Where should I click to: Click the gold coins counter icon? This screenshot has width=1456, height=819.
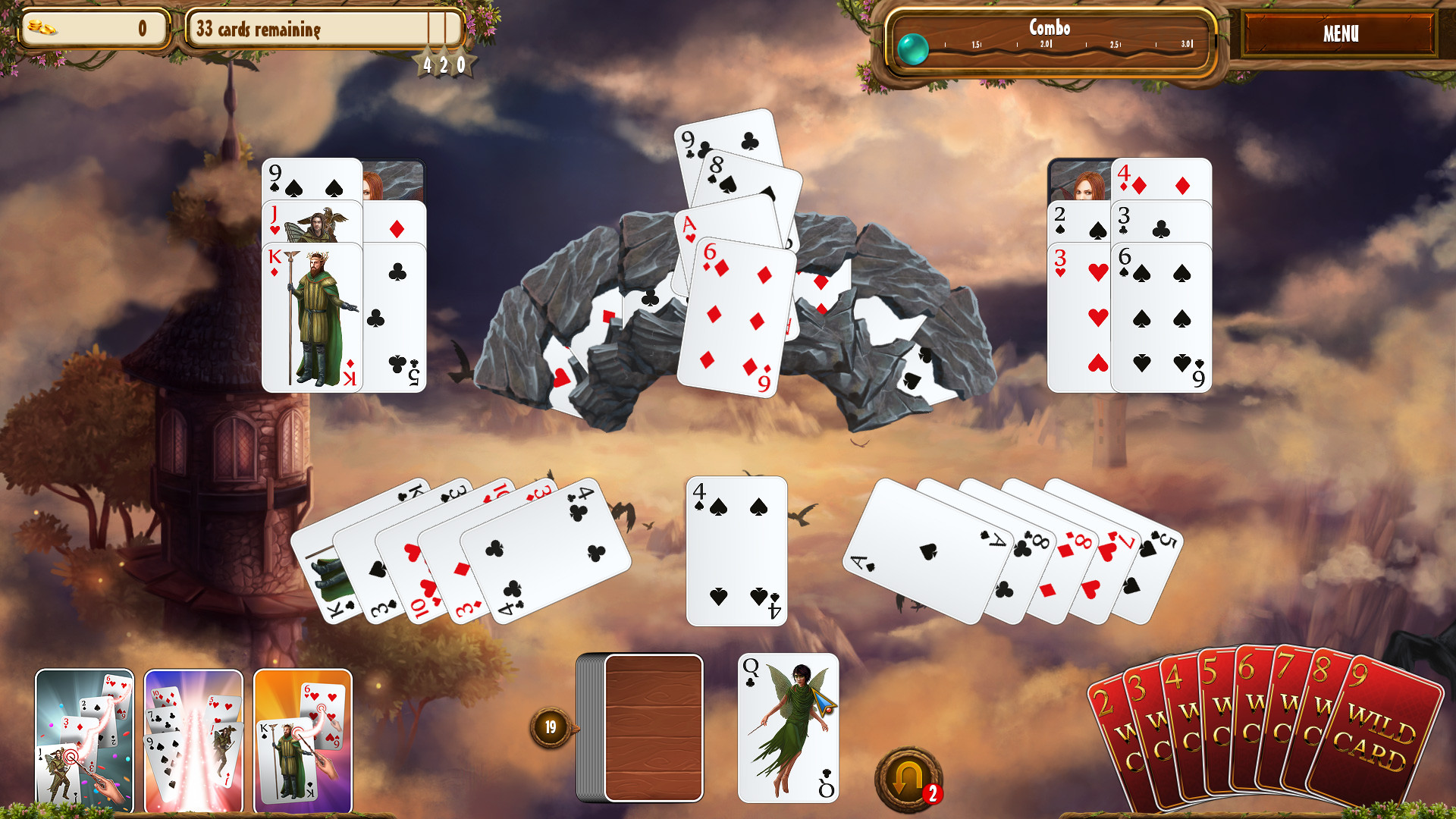[x=42, y=27]
